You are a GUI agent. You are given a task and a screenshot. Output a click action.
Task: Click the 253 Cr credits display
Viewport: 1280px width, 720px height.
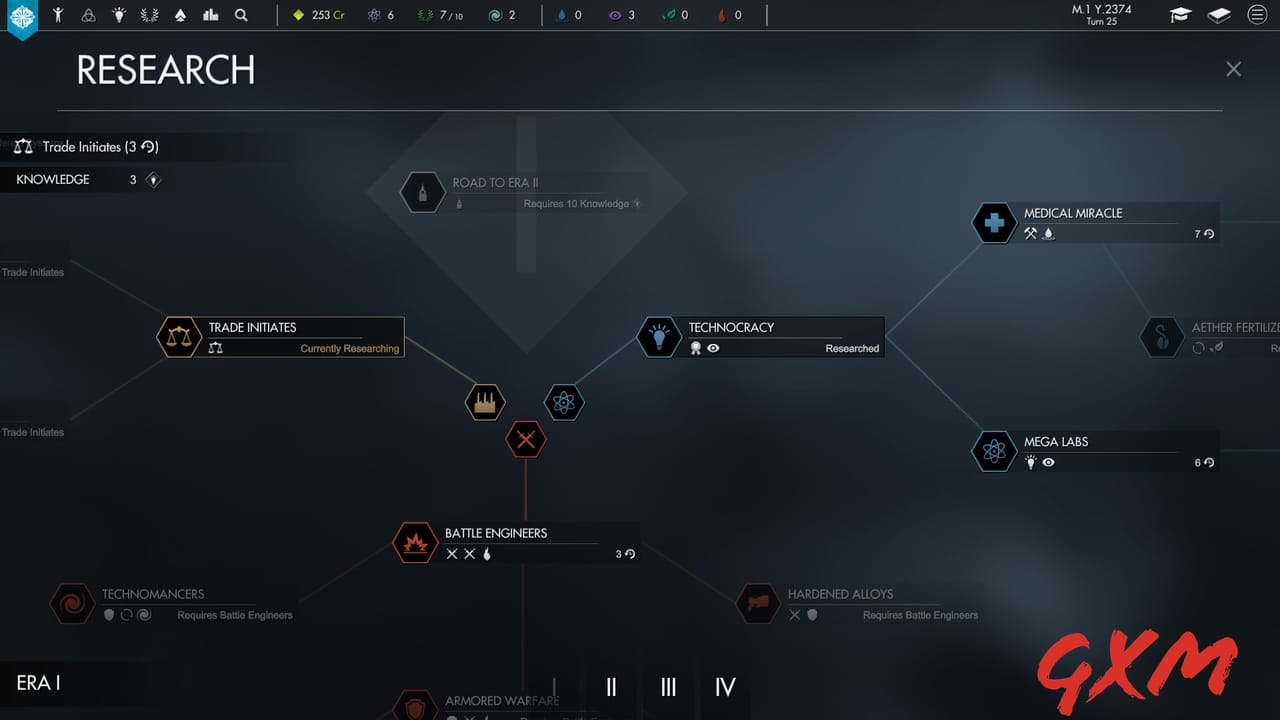tap(318, 15)
